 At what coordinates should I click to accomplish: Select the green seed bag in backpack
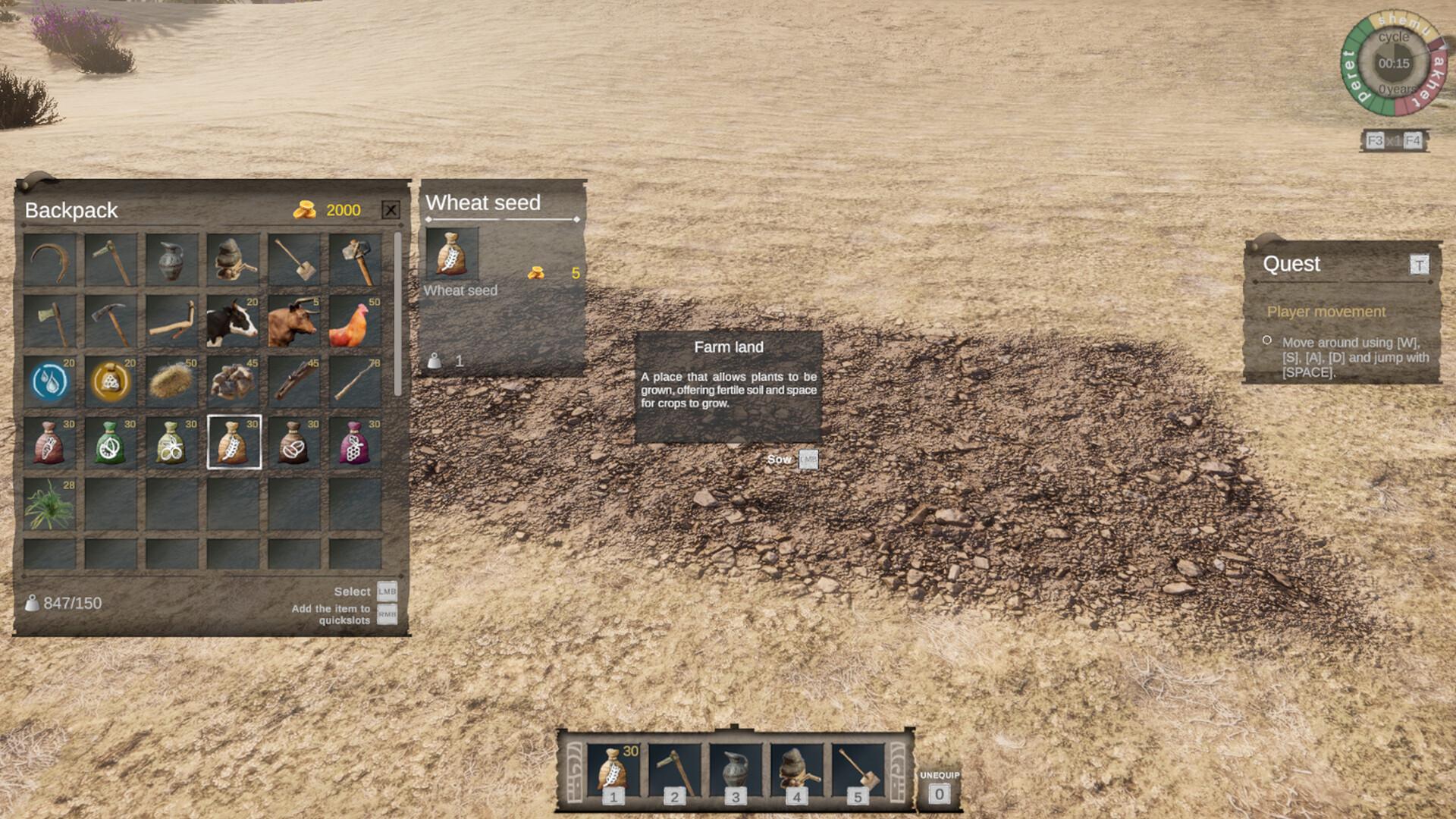(111, 442)
